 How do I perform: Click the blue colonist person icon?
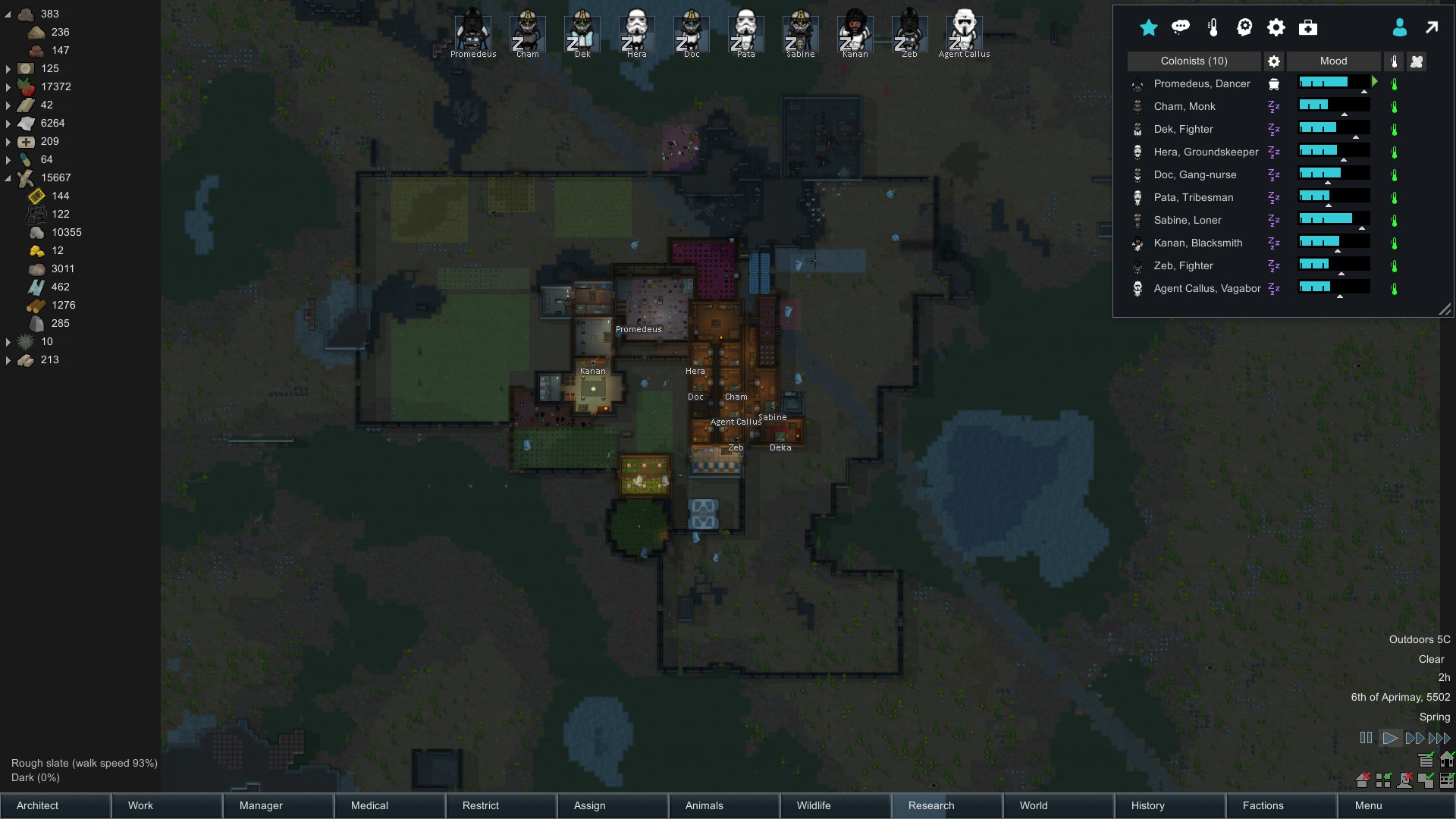pos(1400,28)
